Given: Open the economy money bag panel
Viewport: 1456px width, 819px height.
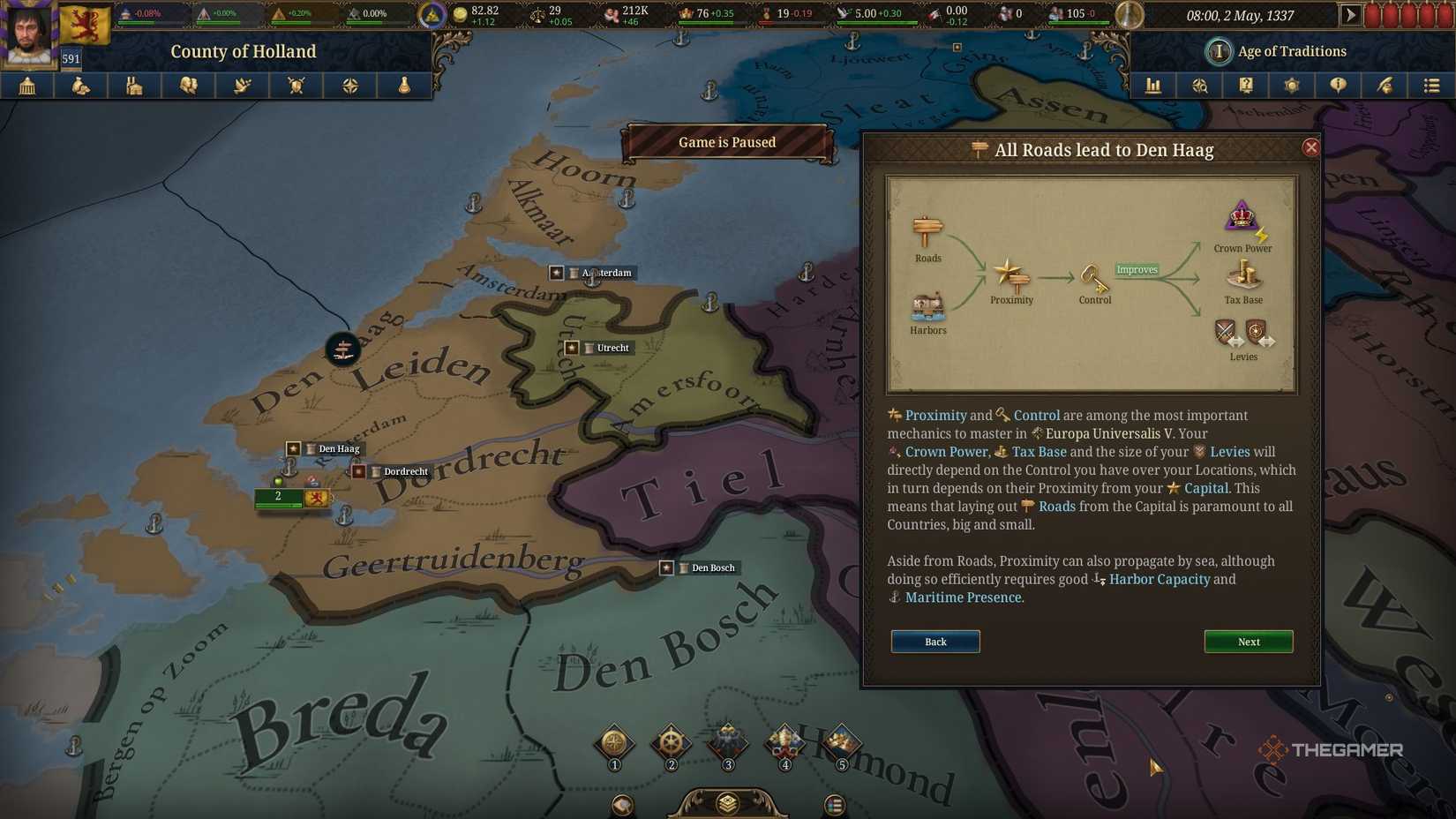Looking at the screenshot, I should tap(81, 86).
